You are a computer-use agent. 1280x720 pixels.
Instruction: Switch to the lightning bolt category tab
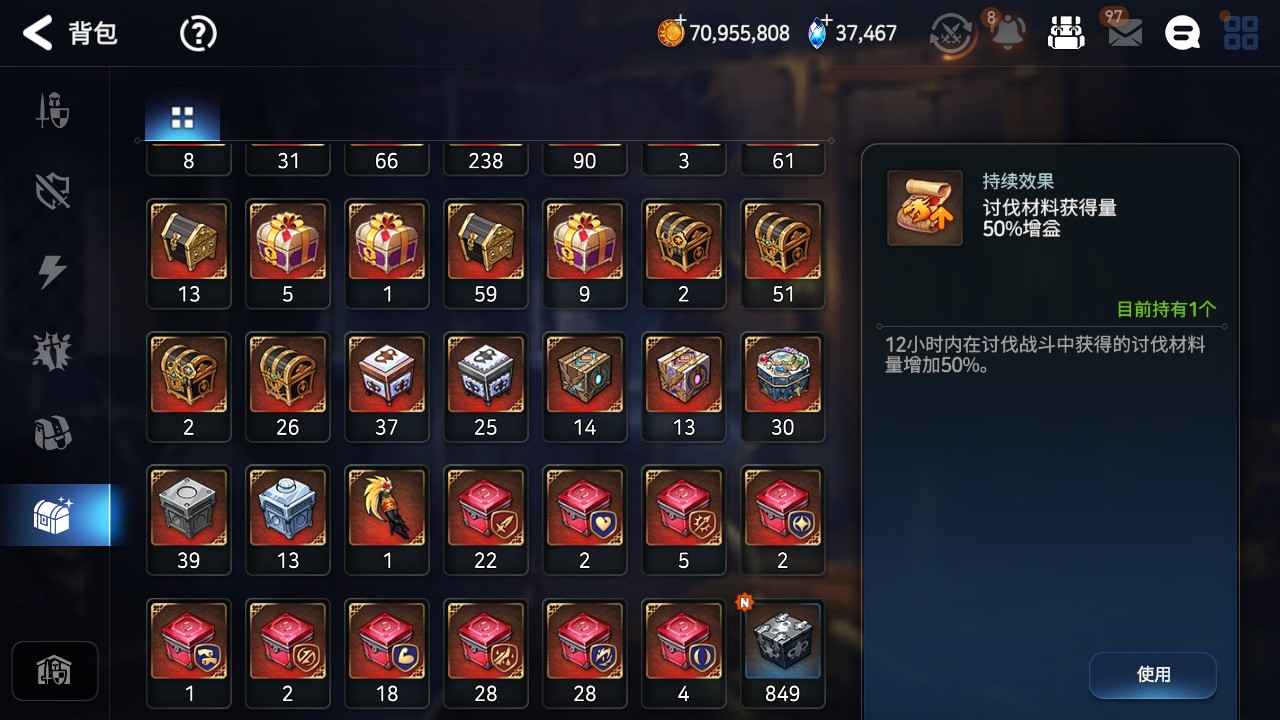[53, 272]
